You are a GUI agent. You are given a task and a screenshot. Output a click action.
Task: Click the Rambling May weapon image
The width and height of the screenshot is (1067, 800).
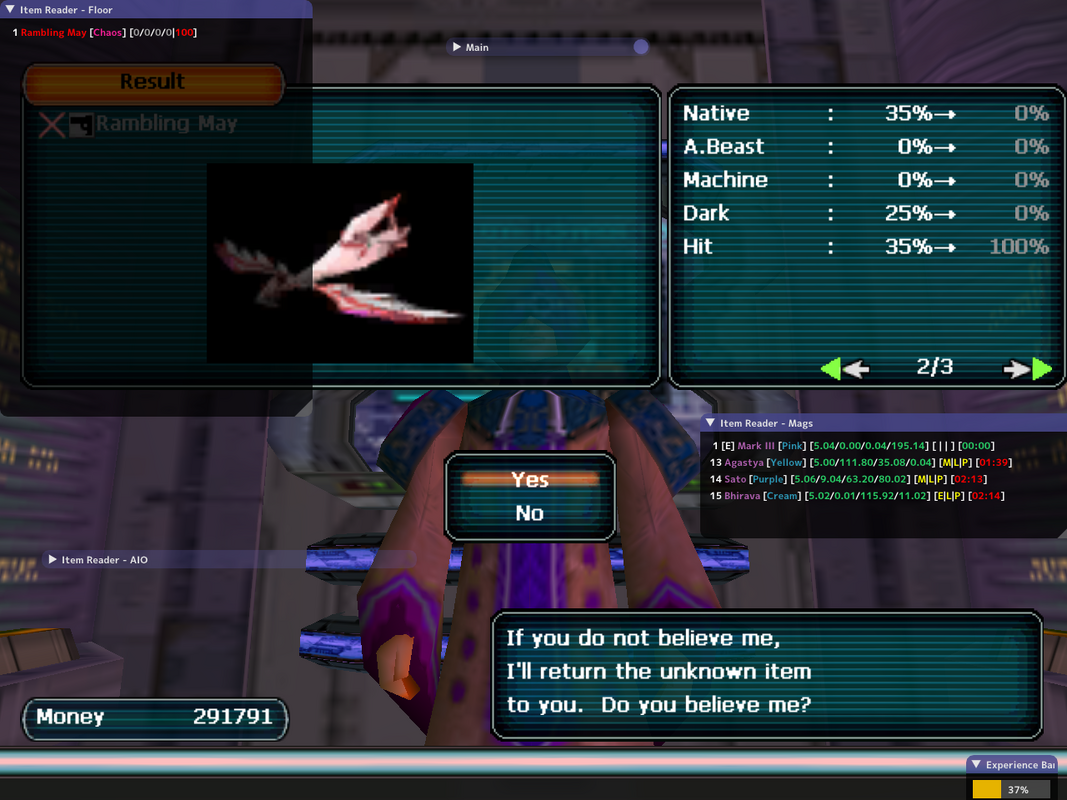[x=340, y=263]
